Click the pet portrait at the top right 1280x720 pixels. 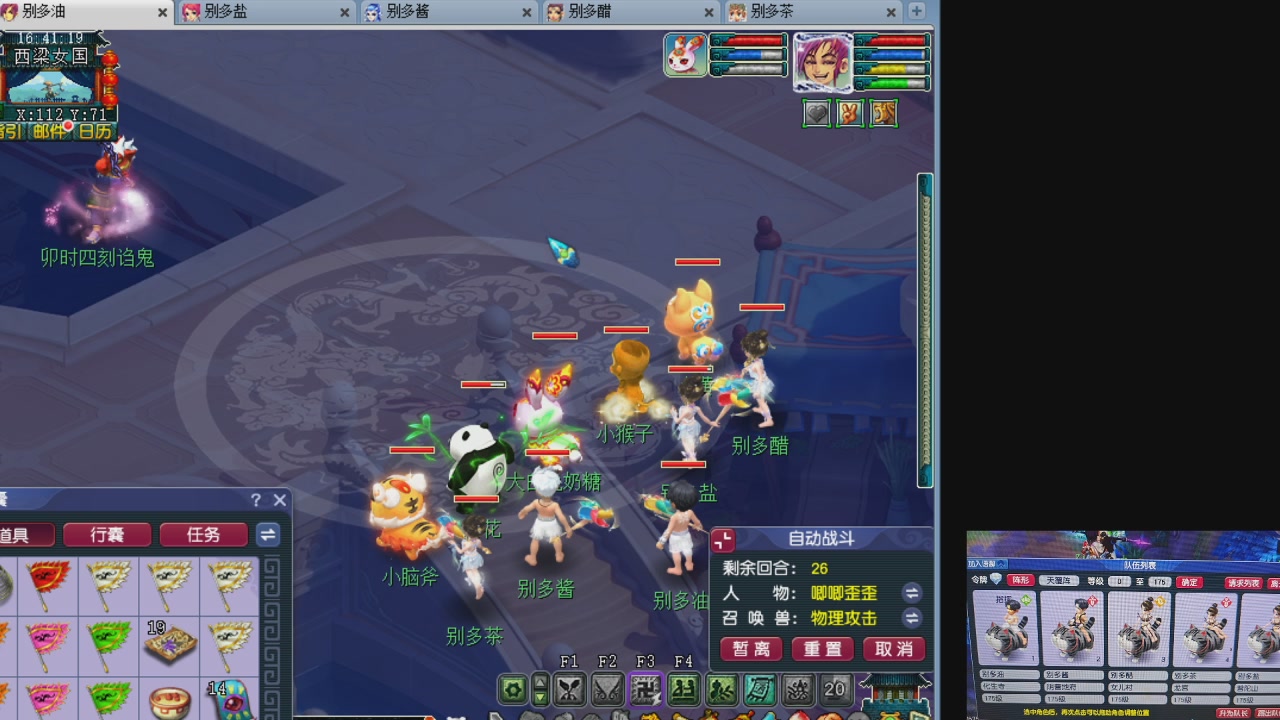[x=685, y=55]
